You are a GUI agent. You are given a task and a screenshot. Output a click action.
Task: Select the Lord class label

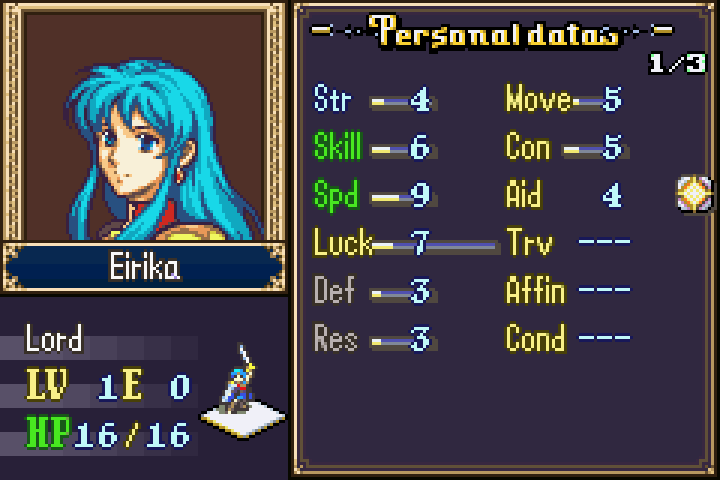[54, 339]
